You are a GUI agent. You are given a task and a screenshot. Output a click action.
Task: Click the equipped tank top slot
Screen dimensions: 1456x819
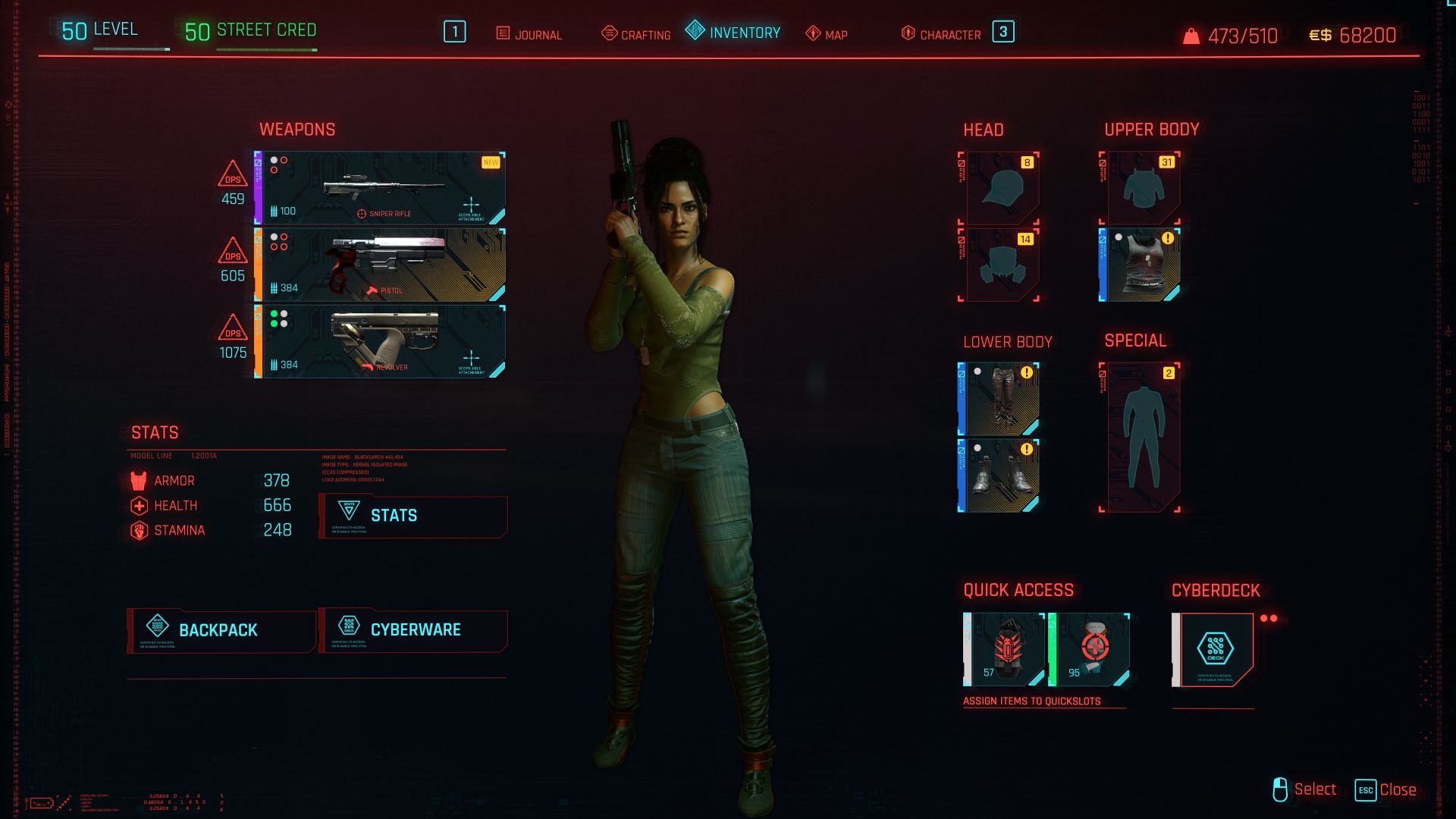pos(1141,265)
